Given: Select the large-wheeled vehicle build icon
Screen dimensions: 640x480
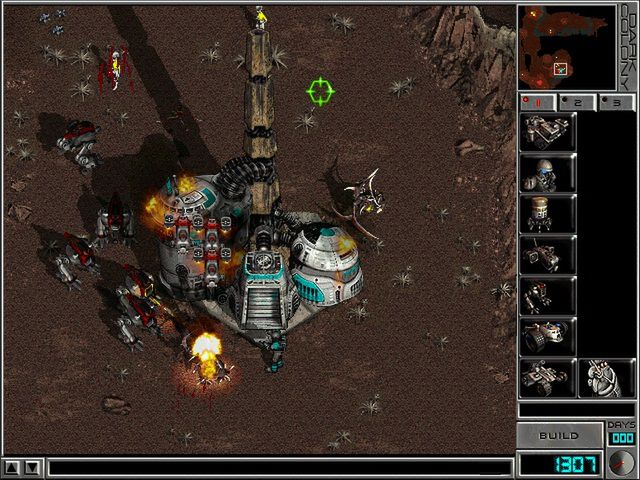Looking at the screenshot, I should [547, 337].
